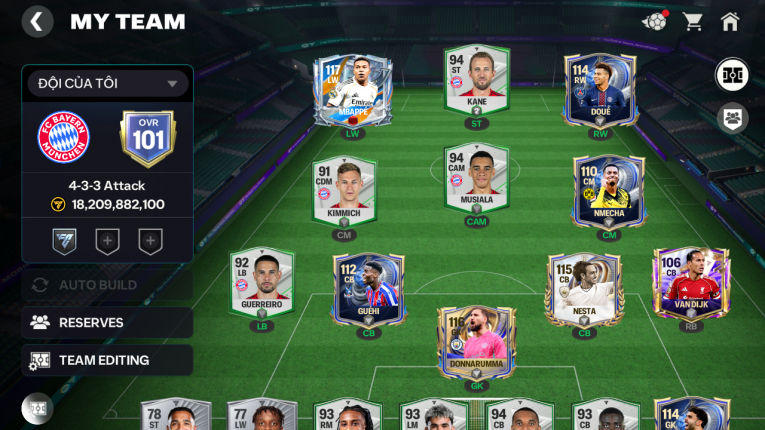Choose Doué's RW player card
This screenshot has height=430, width=765.
pyautogui.click(x=600, y=90)
